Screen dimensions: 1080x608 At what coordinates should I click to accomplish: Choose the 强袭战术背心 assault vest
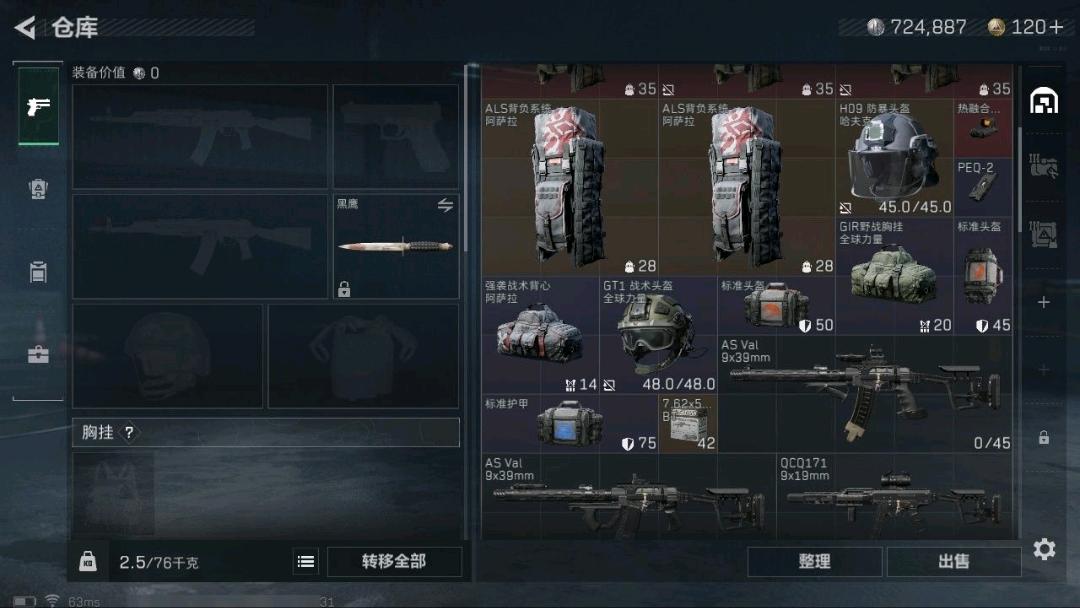coord(540,336)
